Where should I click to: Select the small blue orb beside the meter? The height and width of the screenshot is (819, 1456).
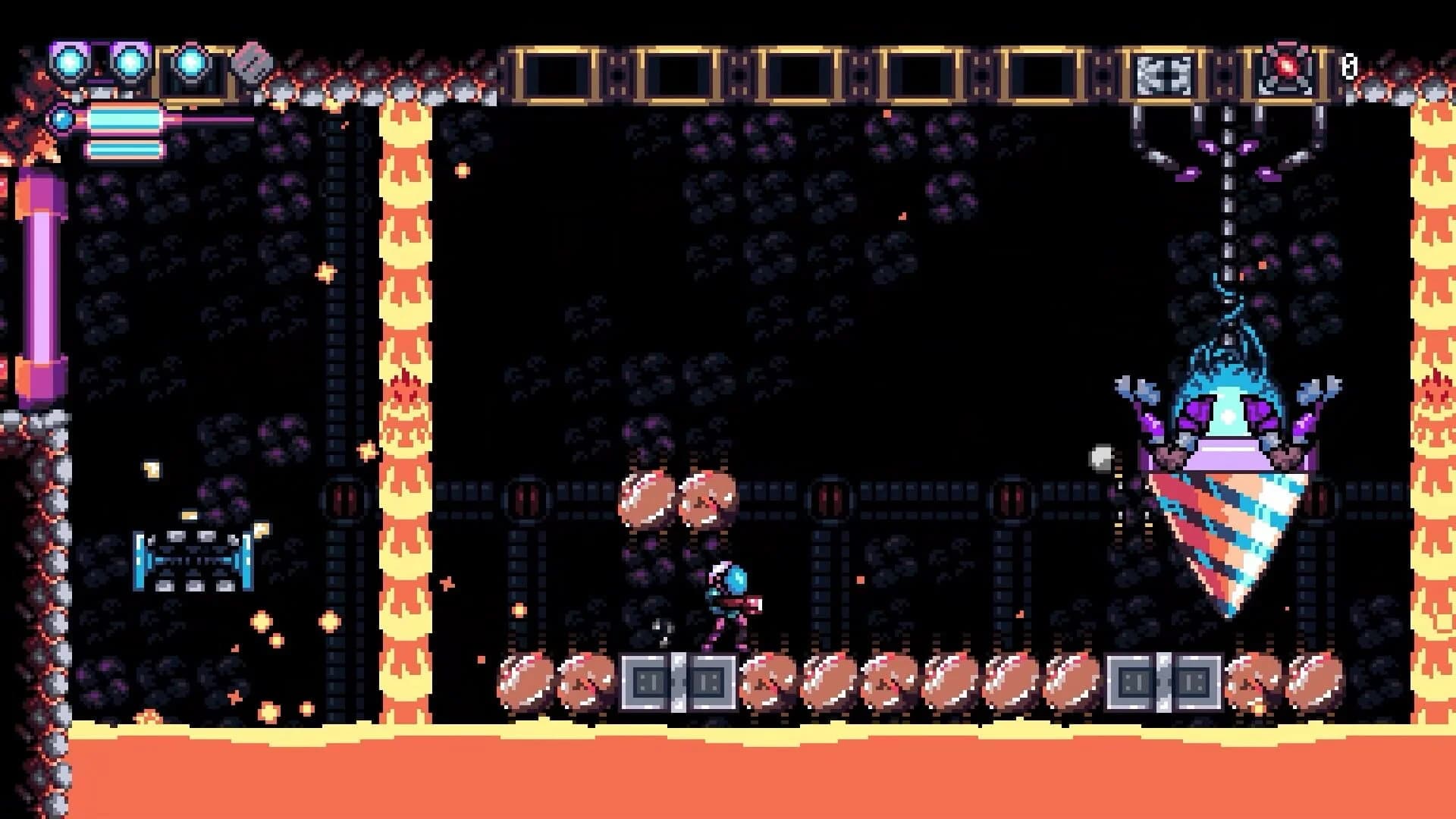point(61,119)
